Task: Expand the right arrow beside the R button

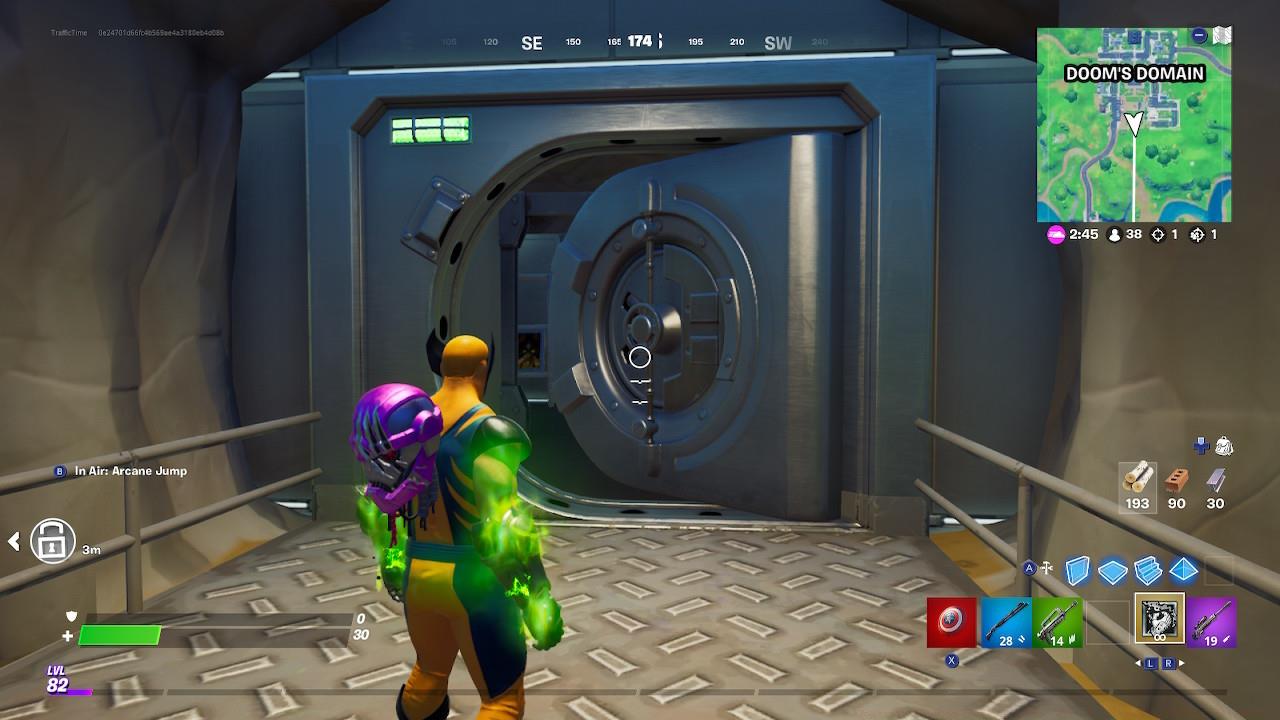Action: point(1183,663)
